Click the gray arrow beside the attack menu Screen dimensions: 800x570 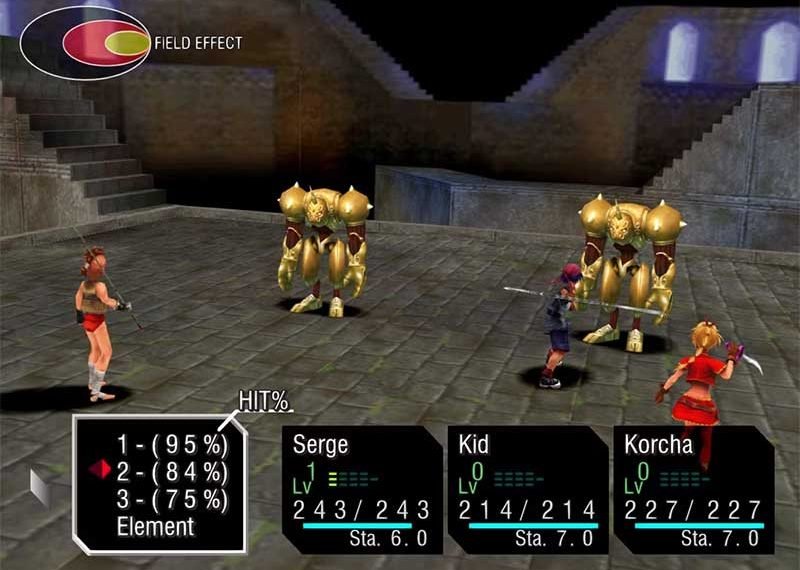41,486
